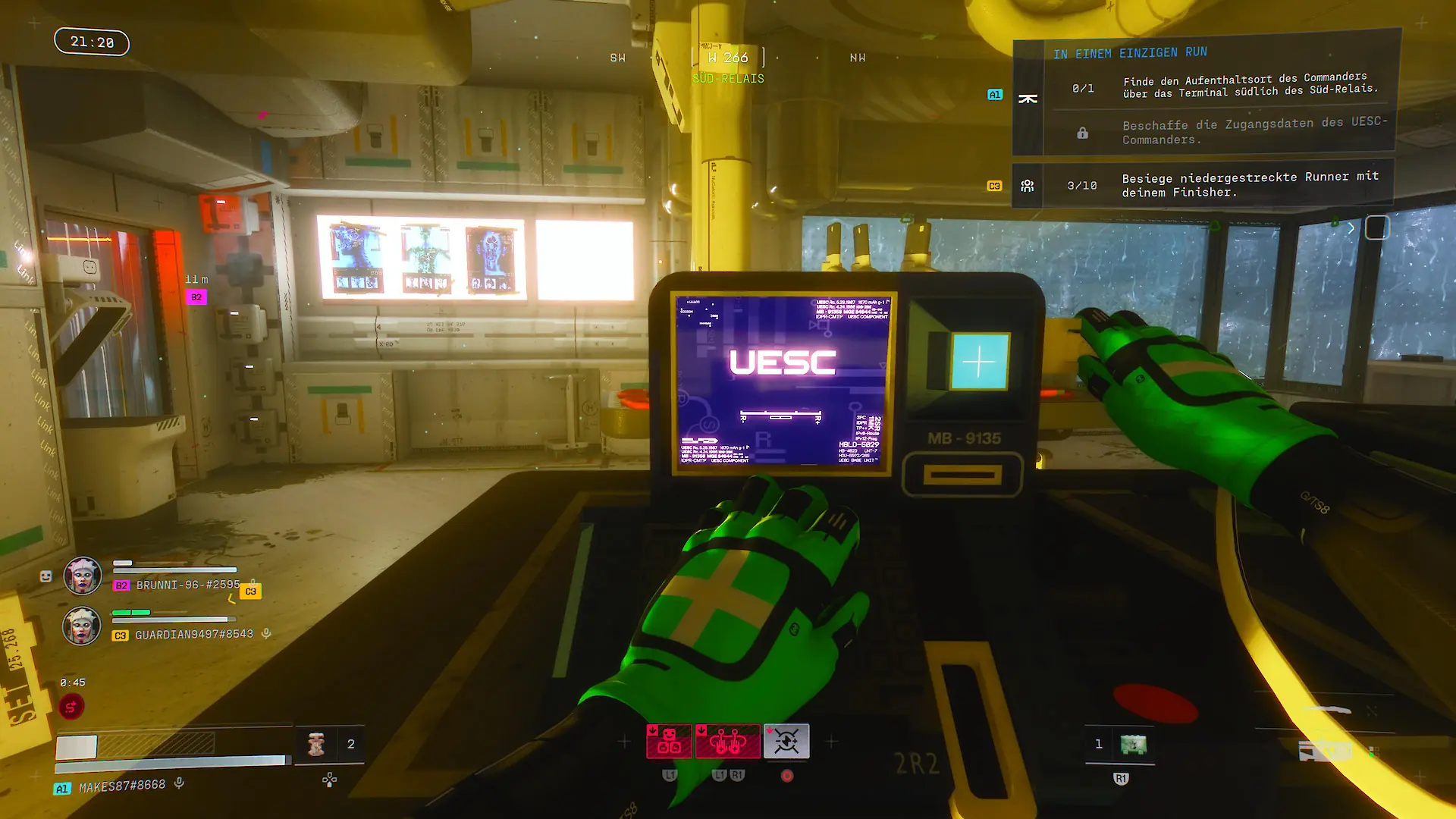
Task: Activate the twin healing hands ability
Action: 727,741
